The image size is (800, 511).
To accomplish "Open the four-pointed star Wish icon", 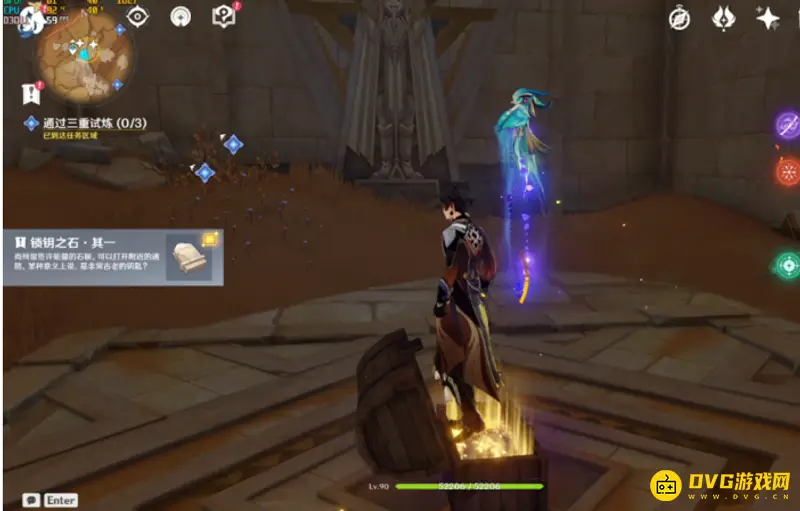I will tap(768, 18).
